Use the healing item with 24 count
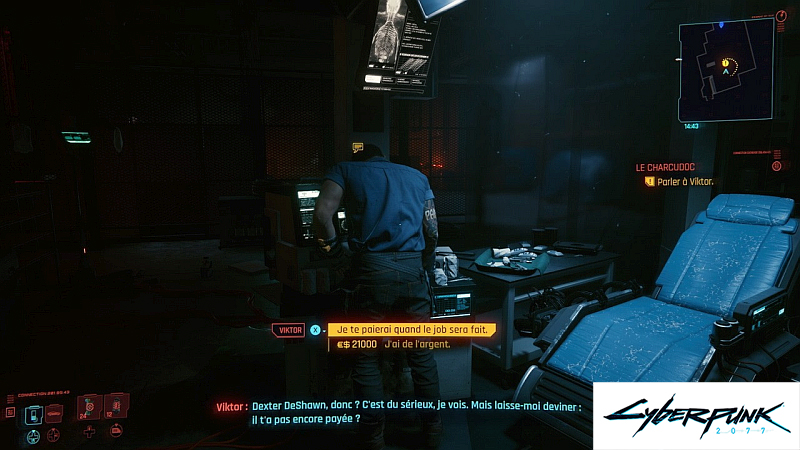The width and height of the screenshot is (800, 450). pyautogui.click(x=90, y=407)
